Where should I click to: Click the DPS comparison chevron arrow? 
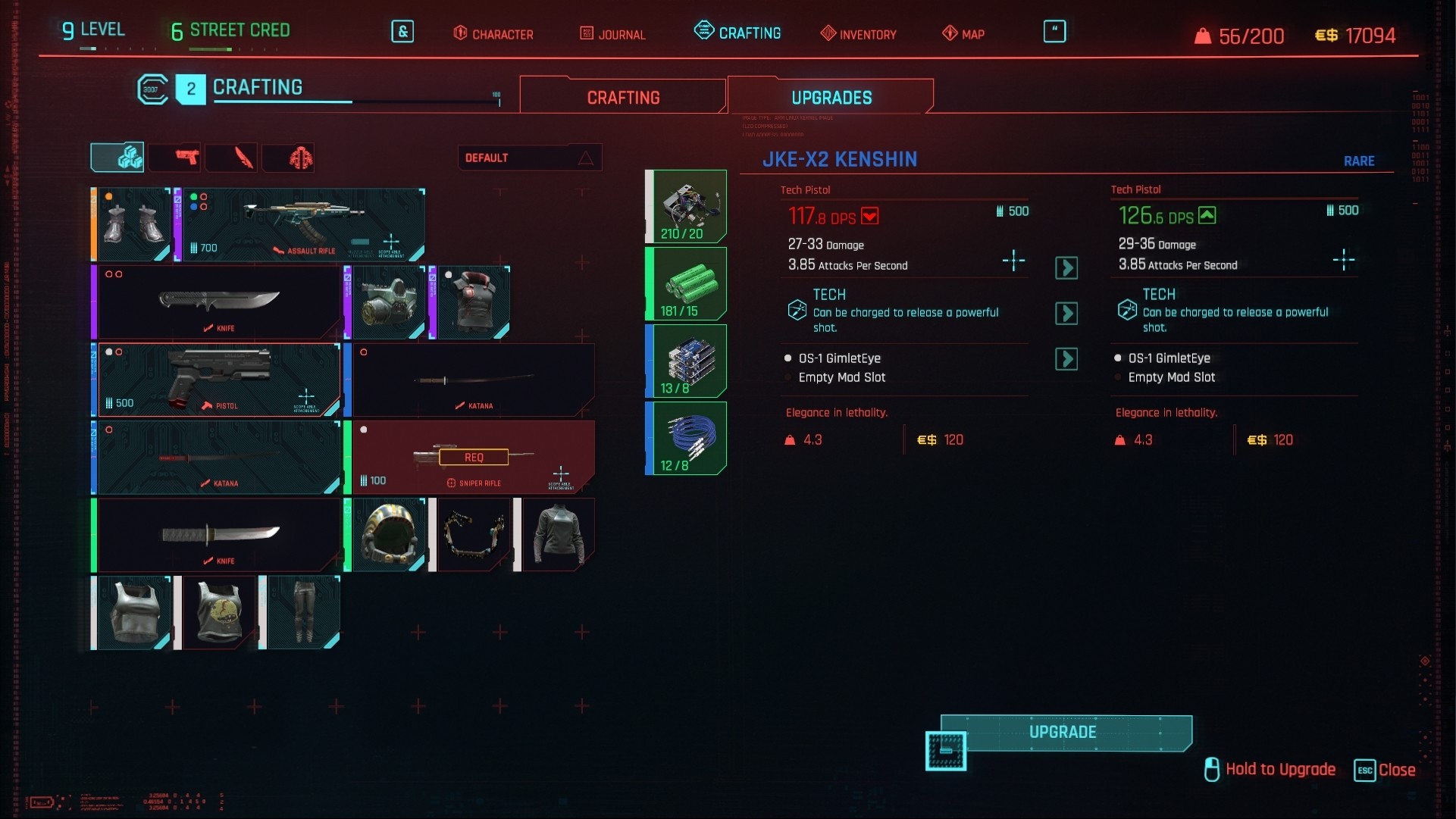pos(1067,268)
